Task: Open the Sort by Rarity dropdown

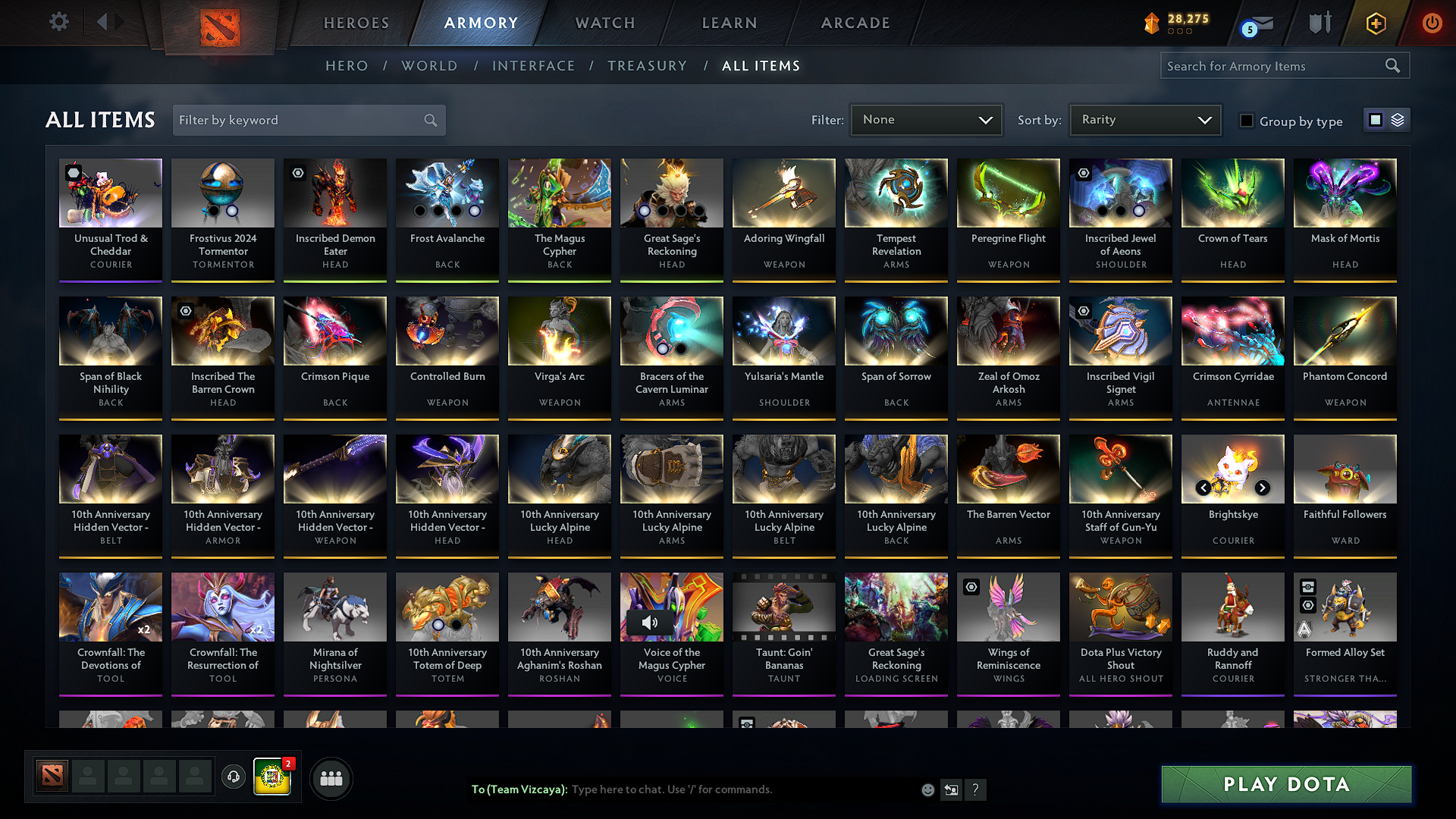Action: [1144, 119]
